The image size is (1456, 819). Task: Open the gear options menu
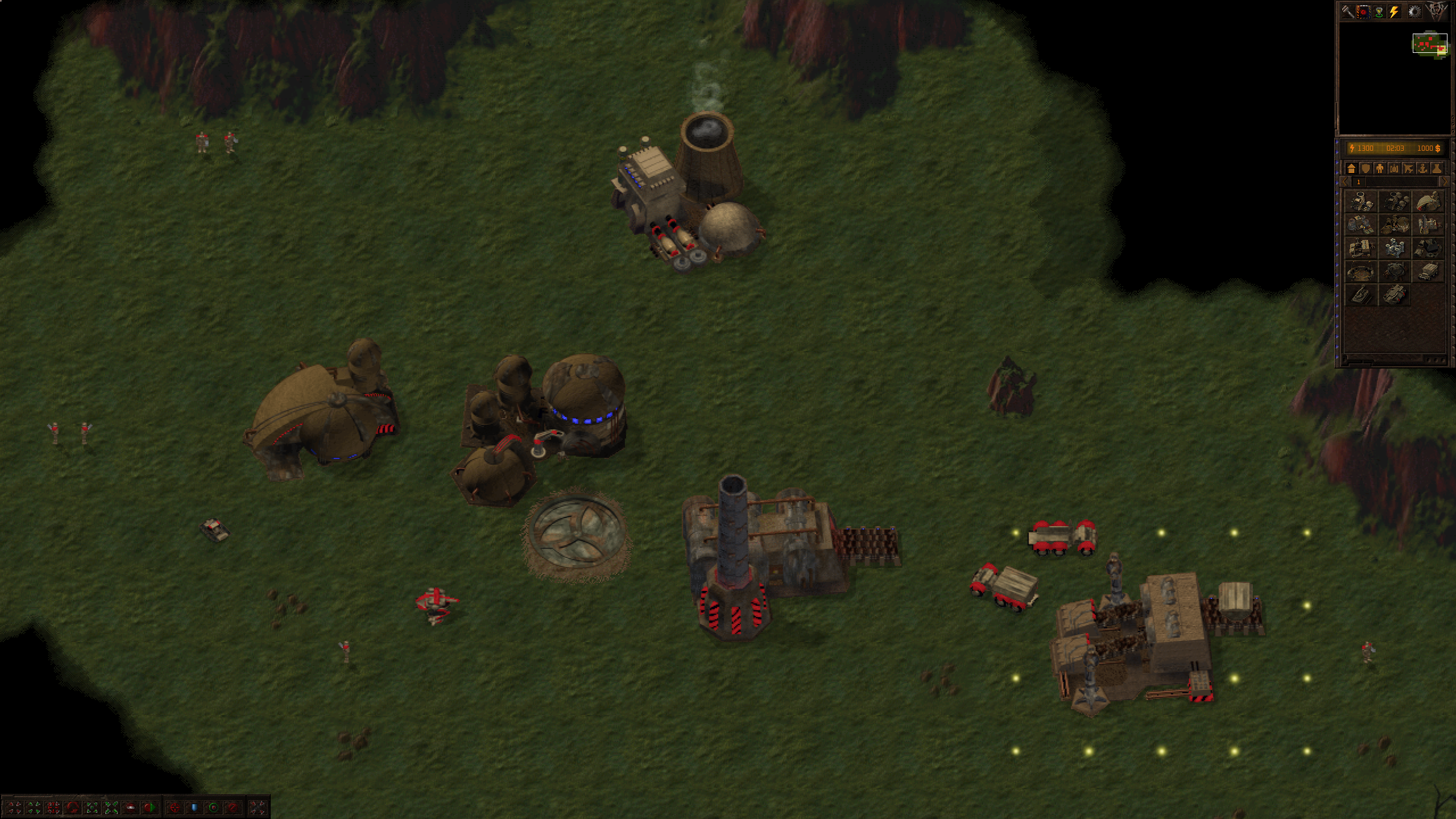point(1414,12)
